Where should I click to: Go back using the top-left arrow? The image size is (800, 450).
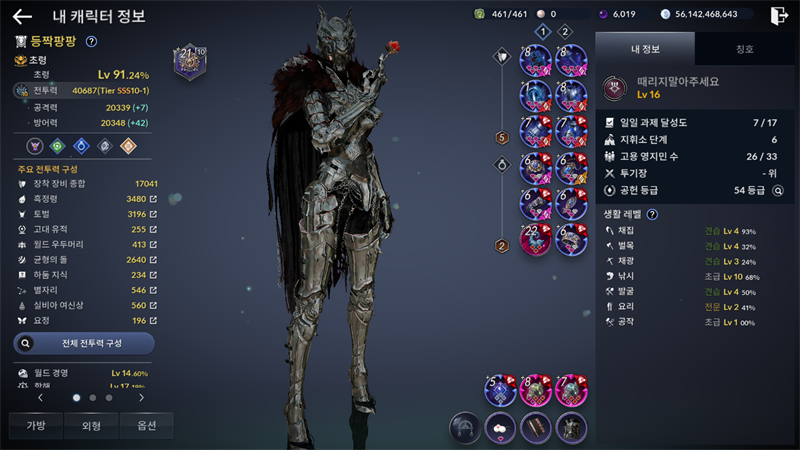pyautogui.click(x=22, y=16)
